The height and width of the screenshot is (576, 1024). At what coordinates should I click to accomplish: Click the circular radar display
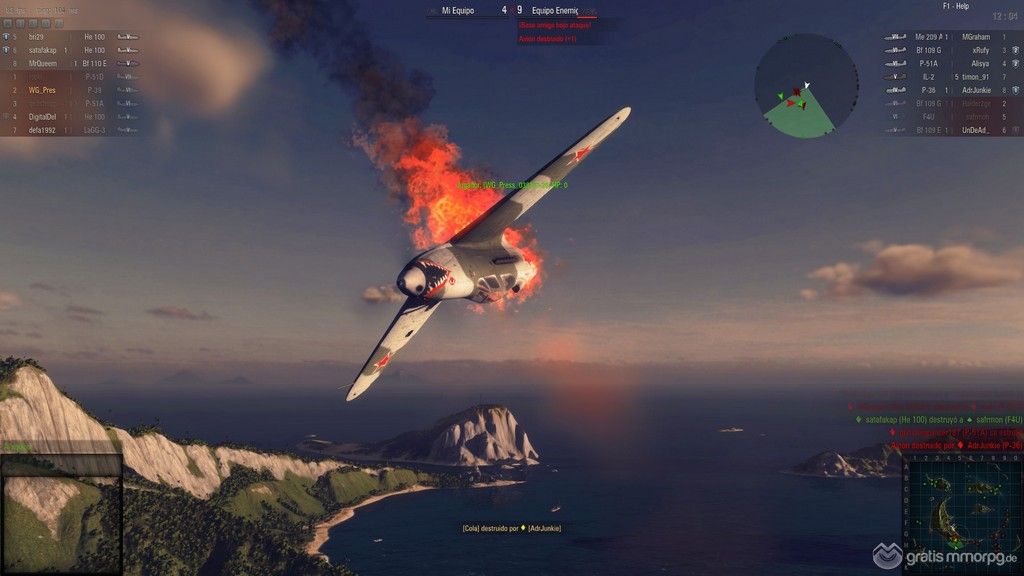click(806, 85)
